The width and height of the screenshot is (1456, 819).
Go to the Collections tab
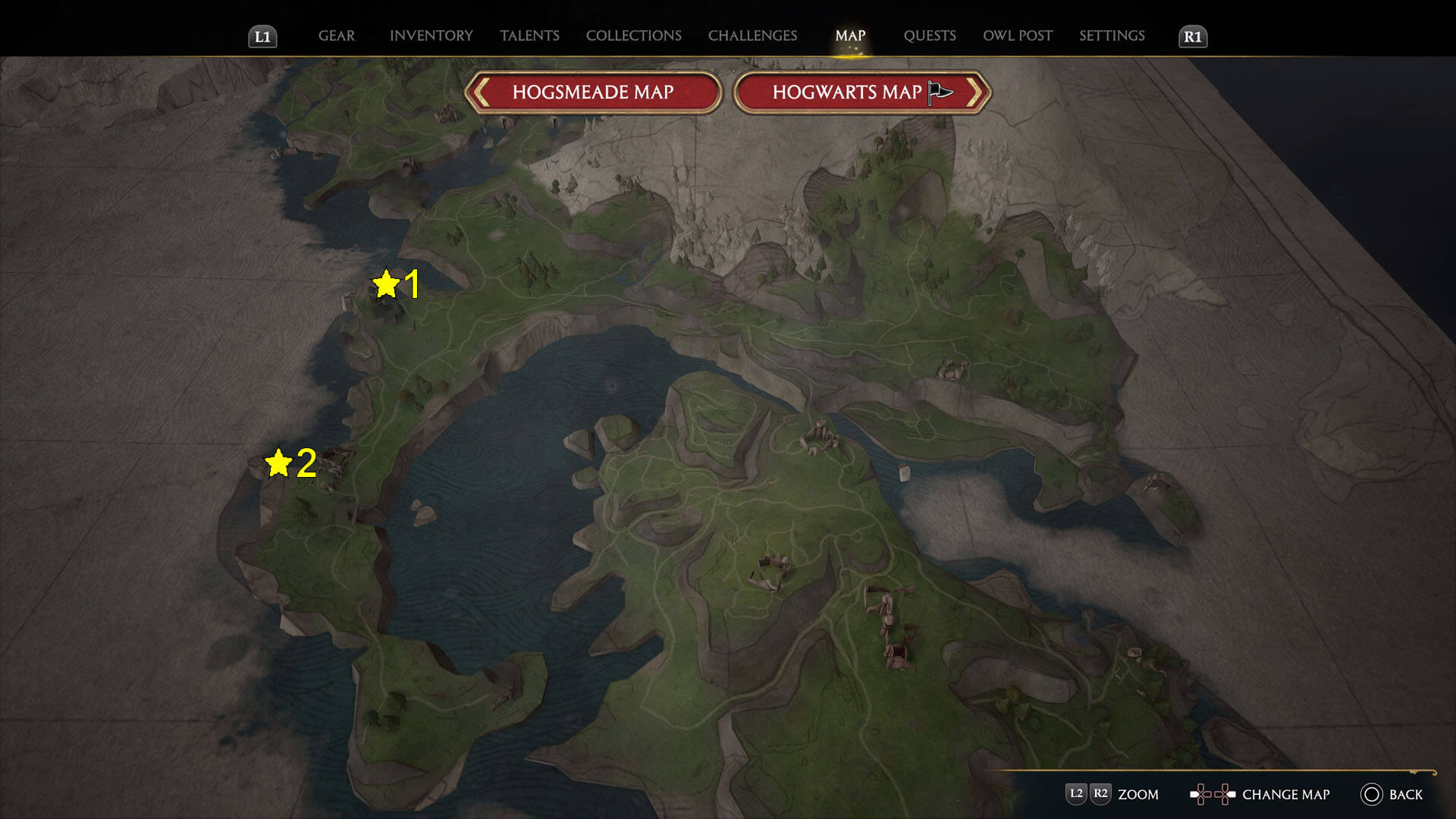click(x=633, y=36)
